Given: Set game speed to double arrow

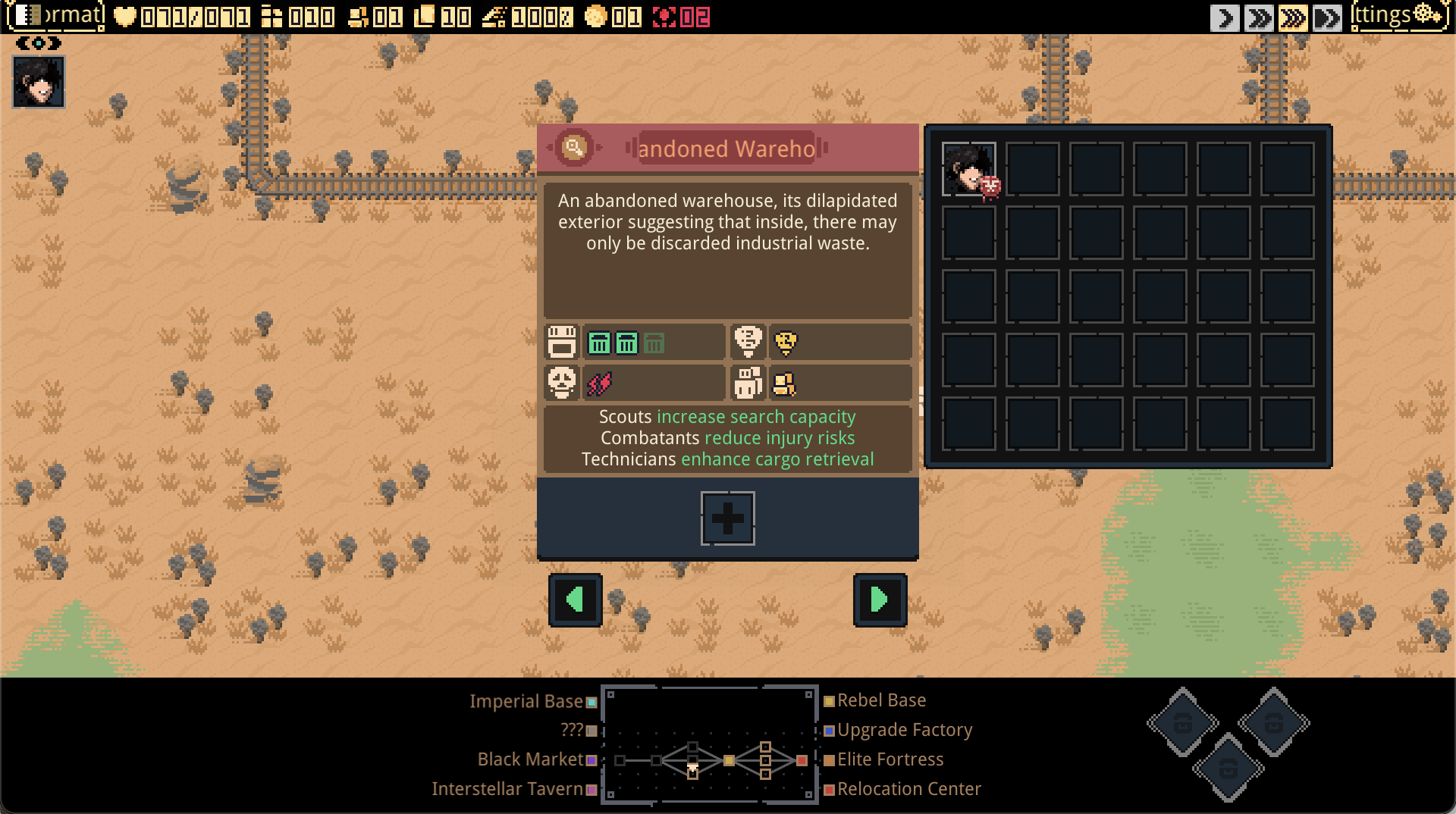Looking at the screenshot, I should [x=1259, y=17].
